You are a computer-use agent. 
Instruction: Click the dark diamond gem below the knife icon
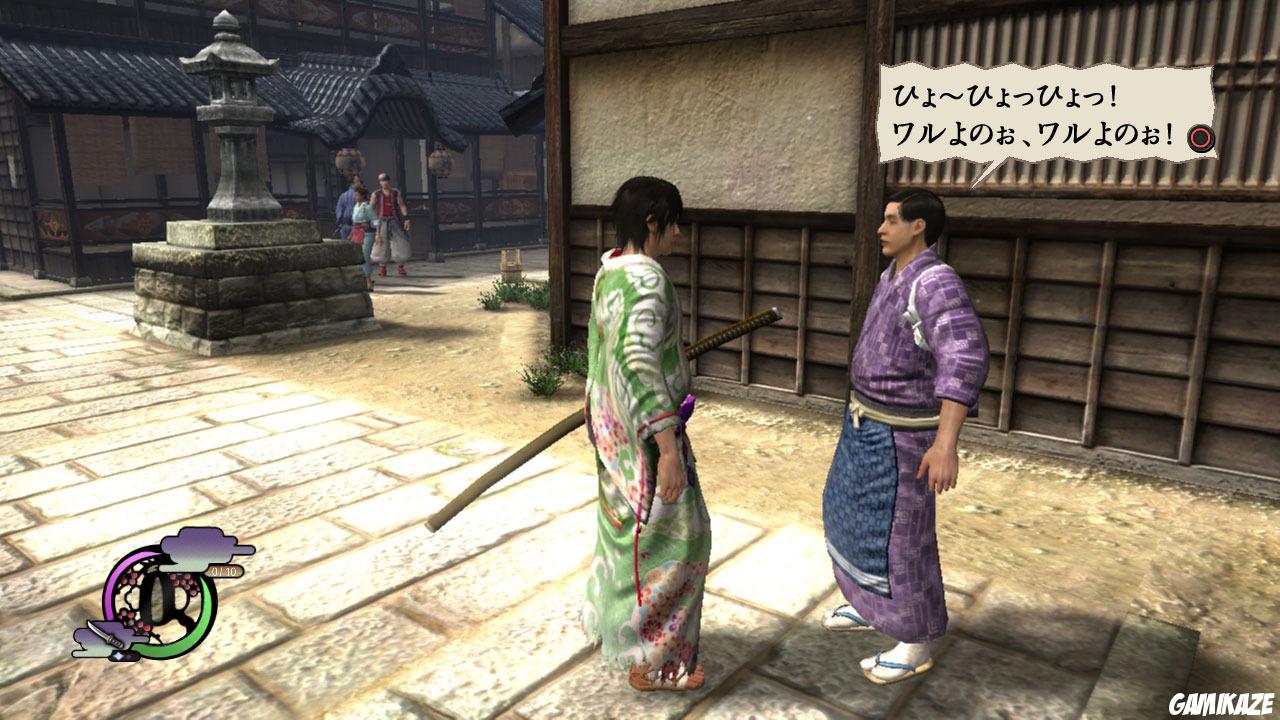[x=122, y=655]
